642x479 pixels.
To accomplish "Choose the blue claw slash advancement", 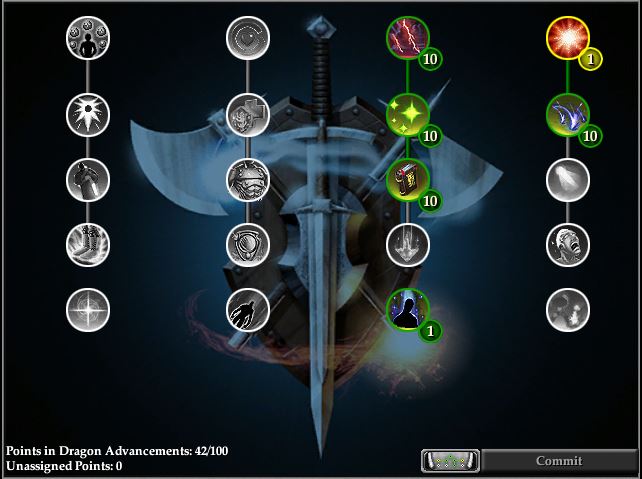I will click(567, 115).
